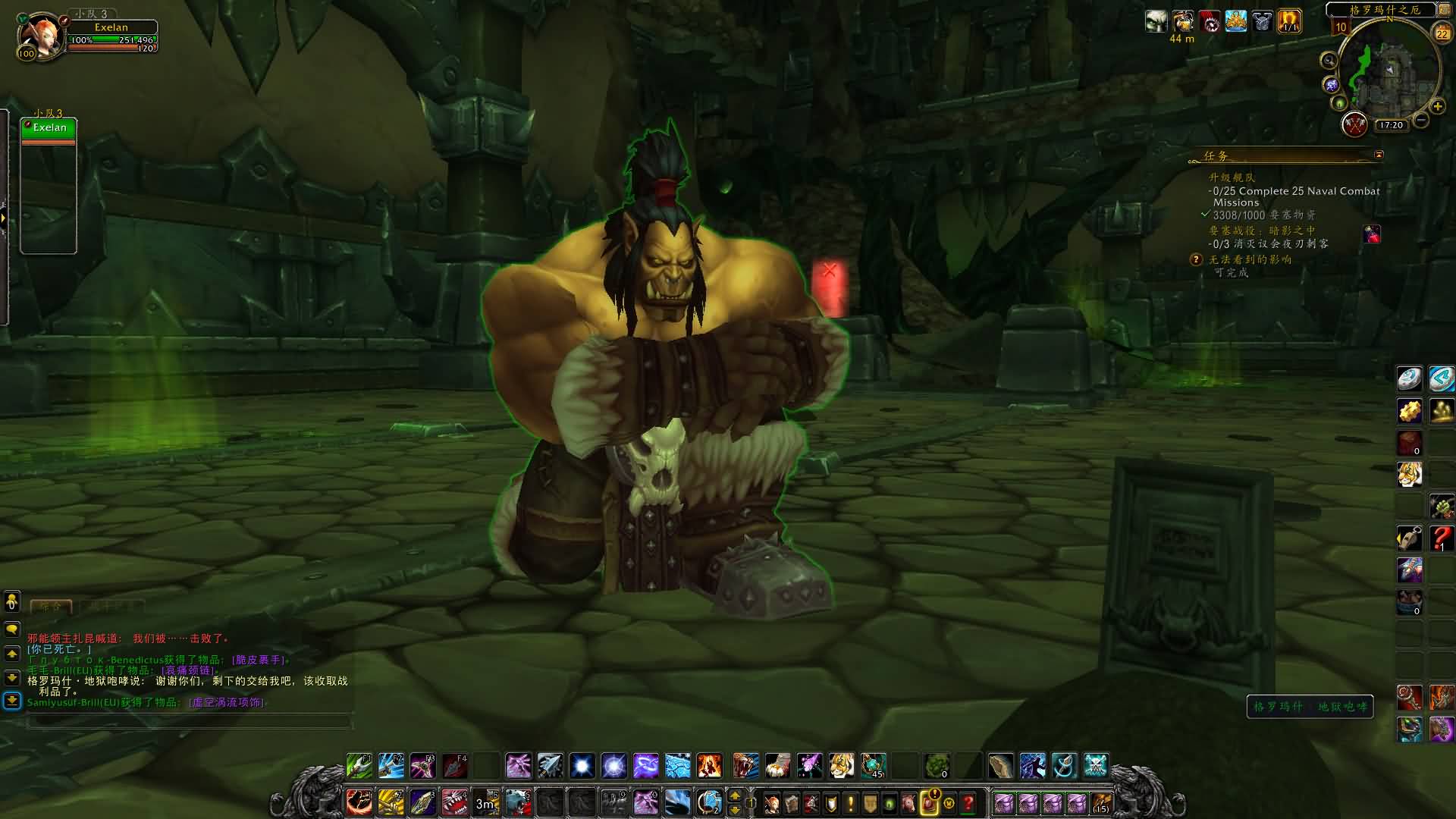Viewport: 1456px width, 819px height.
Task: Open the red question mark help button
Action: pyautogui.click(x=968, y=802)
